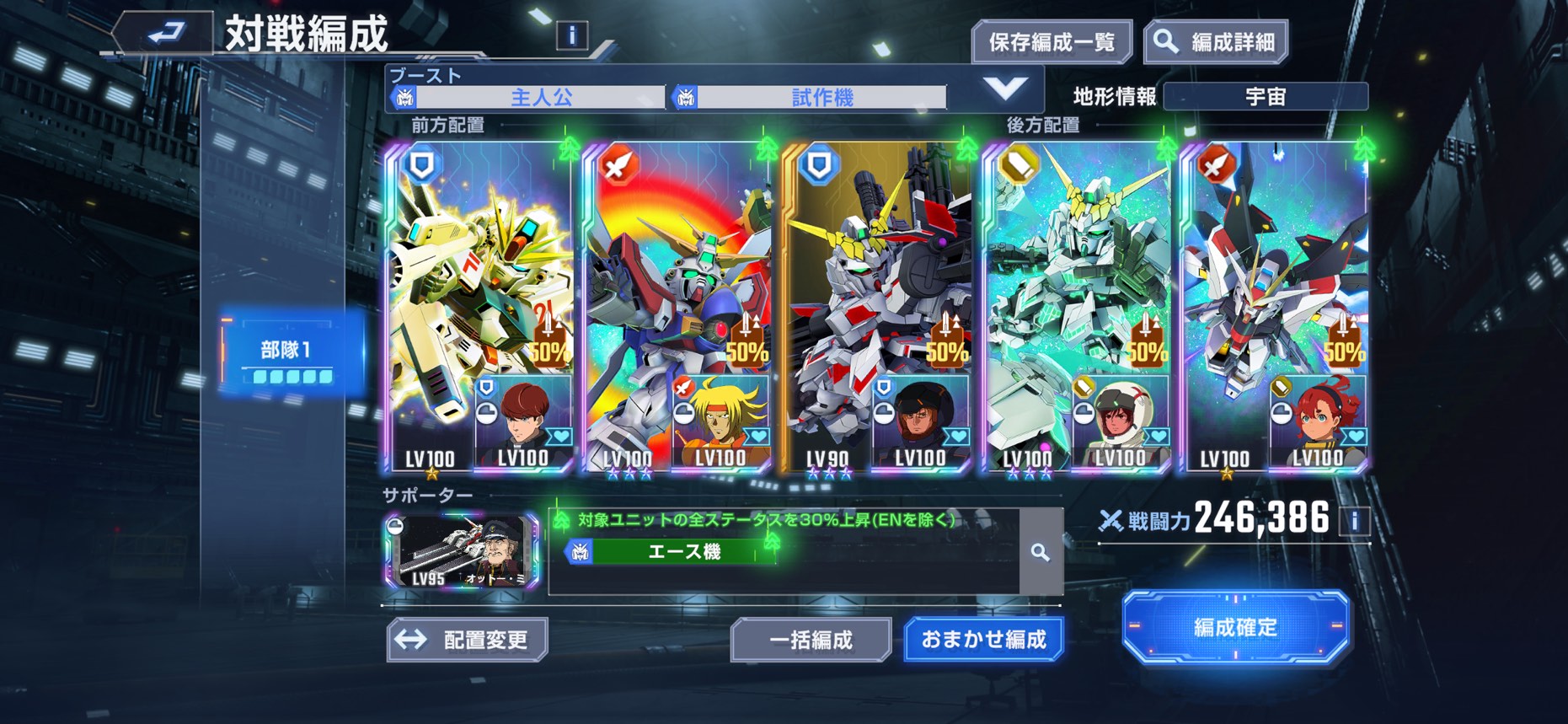1568x724 pixels.
Task: Open info icon beside 対戦編成 title
Action: [x=572, y=35]
